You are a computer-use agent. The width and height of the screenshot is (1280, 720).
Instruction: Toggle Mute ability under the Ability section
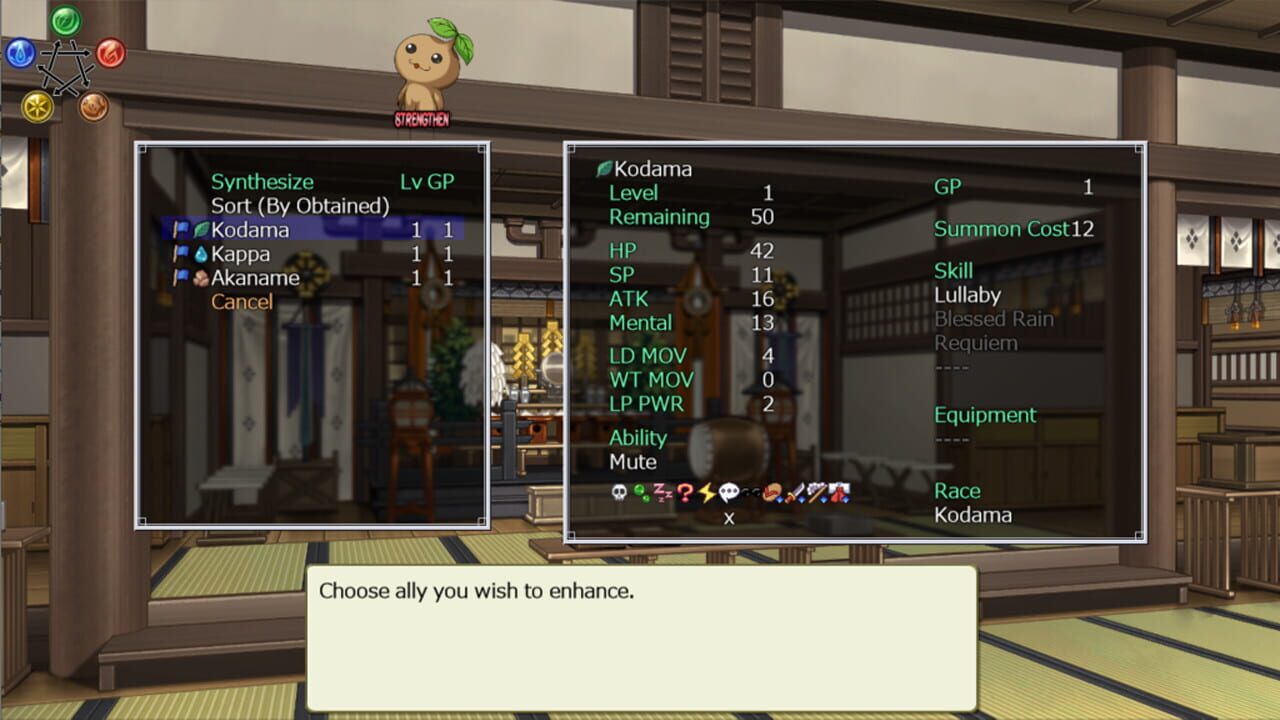tap(631, 462)
